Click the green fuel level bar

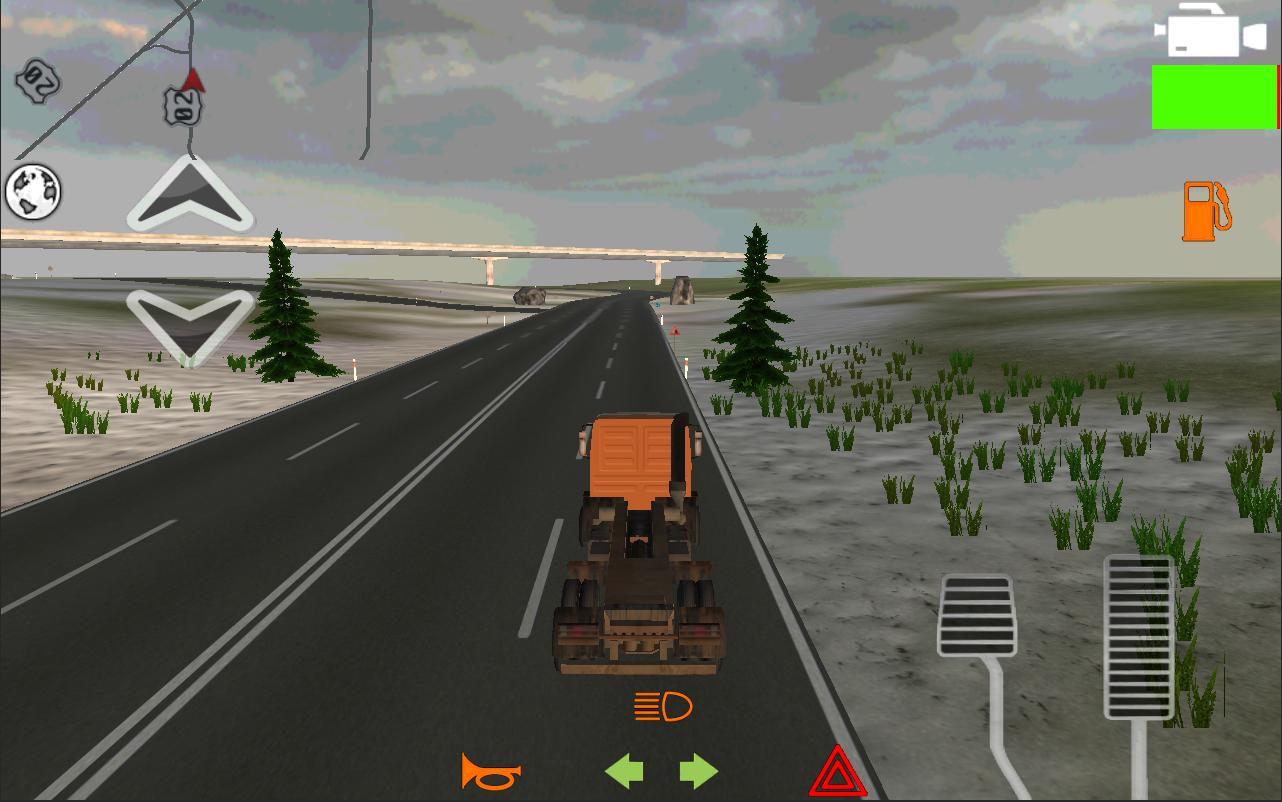[x=1215, y=97]
